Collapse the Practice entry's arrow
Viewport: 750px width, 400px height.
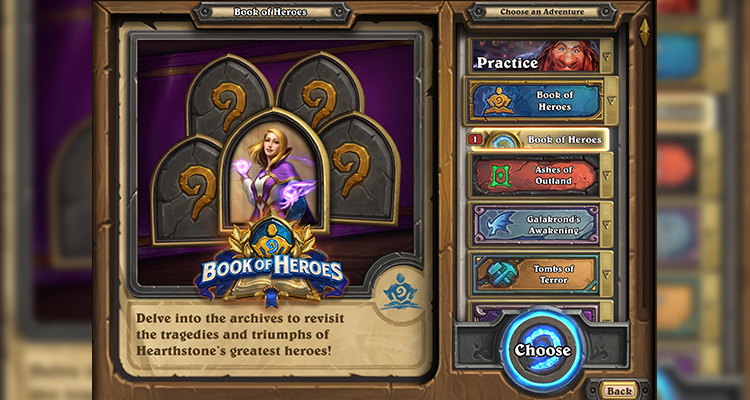pyautogui.click(x=607, y=56)
